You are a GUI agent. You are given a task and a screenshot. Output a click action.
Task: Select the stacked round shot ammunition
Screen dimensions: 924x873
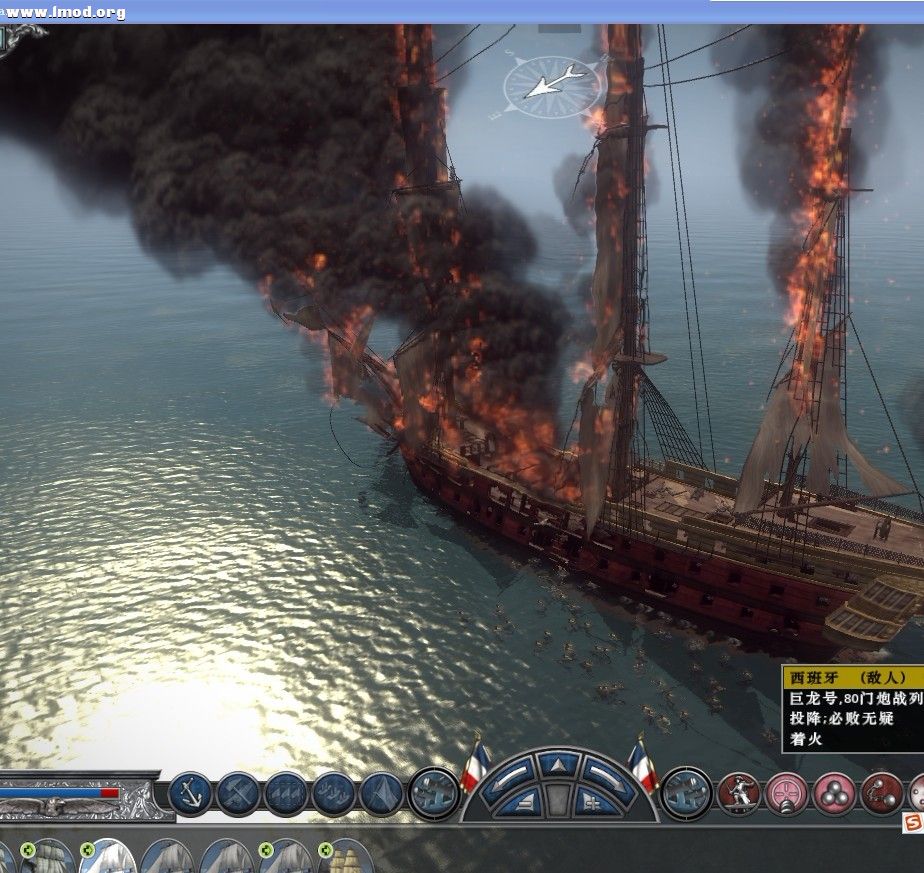[835, 793]
